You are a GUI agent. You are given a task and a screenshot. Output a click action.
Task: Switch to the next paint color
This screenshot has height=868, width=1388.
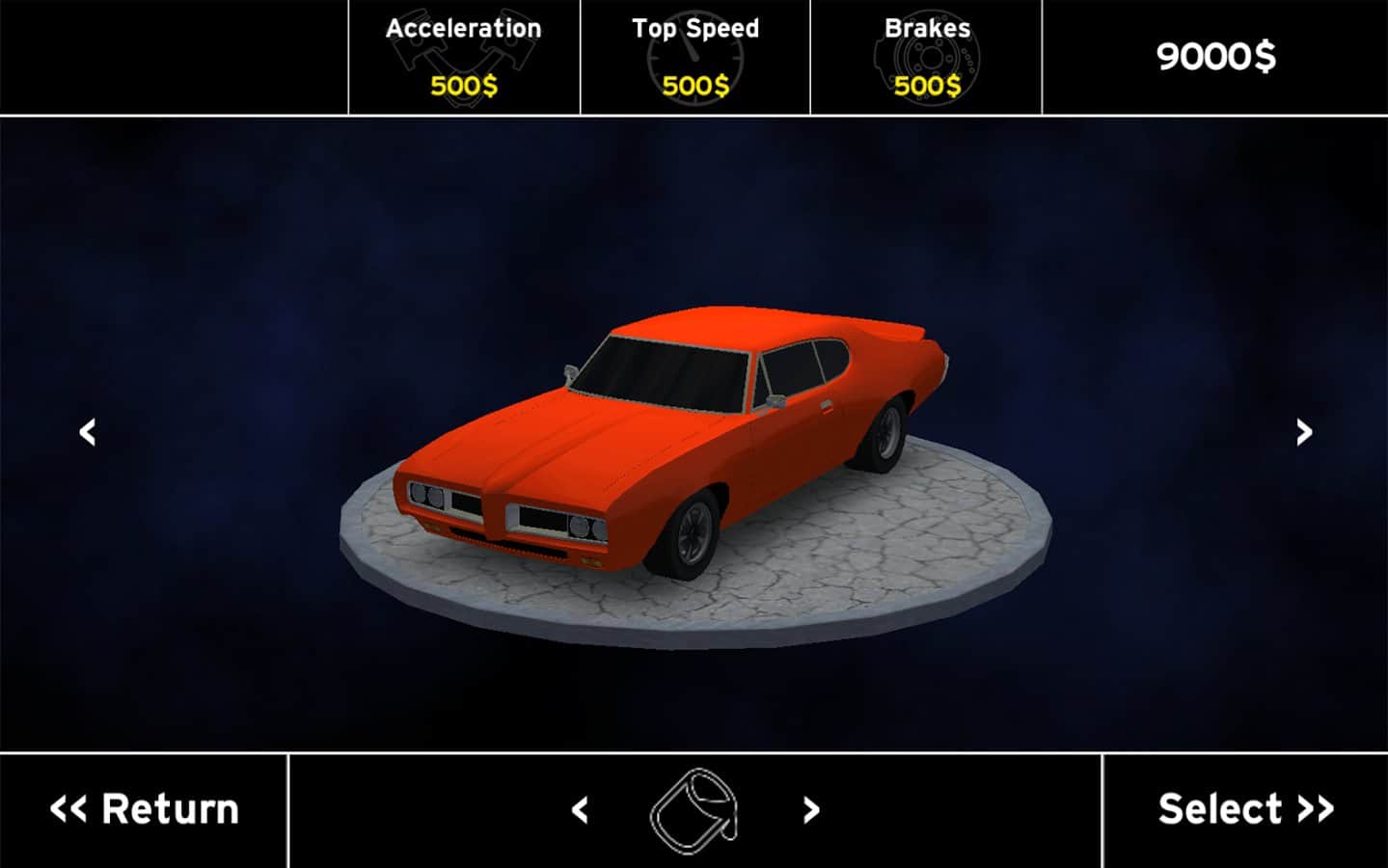click(811, 810)
